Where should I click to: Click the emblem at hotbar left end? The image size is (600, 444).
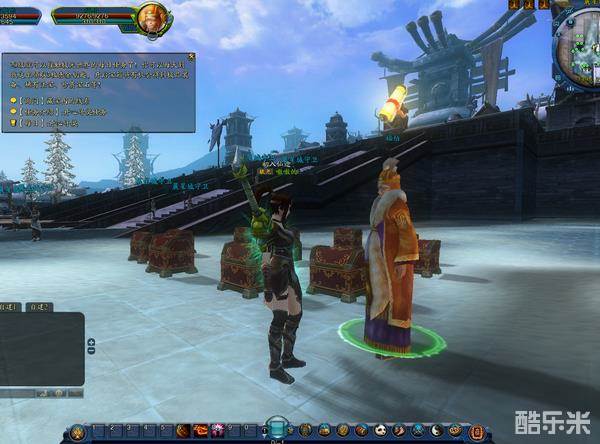point(76,432)
